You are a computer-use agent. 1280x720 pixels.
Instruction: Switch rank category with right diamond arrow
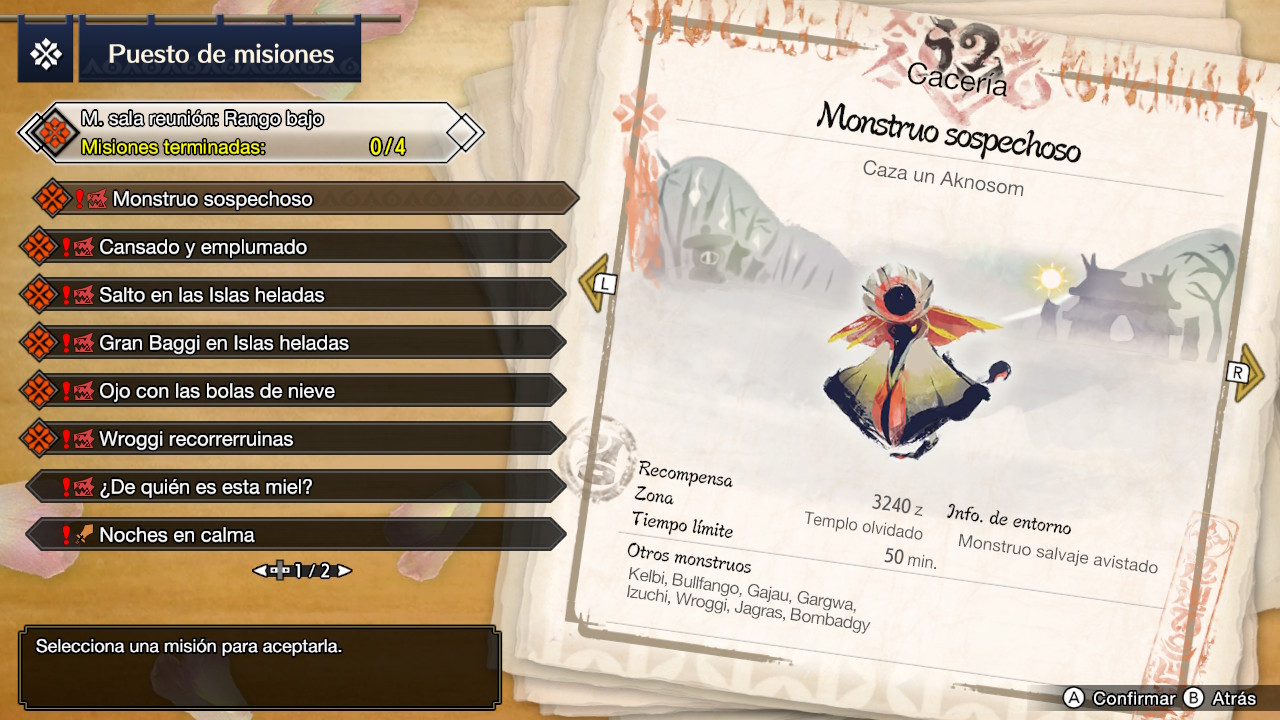465,132
